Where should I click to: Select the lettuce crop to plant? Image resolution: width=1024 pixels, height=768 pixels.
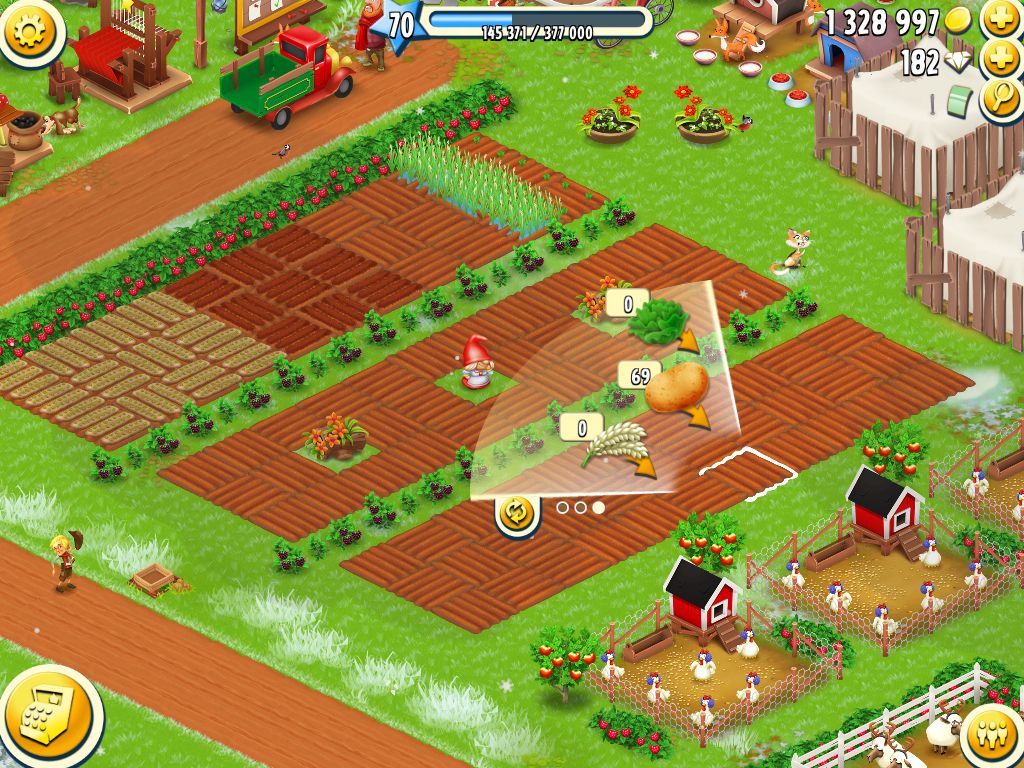coord(659,318)
